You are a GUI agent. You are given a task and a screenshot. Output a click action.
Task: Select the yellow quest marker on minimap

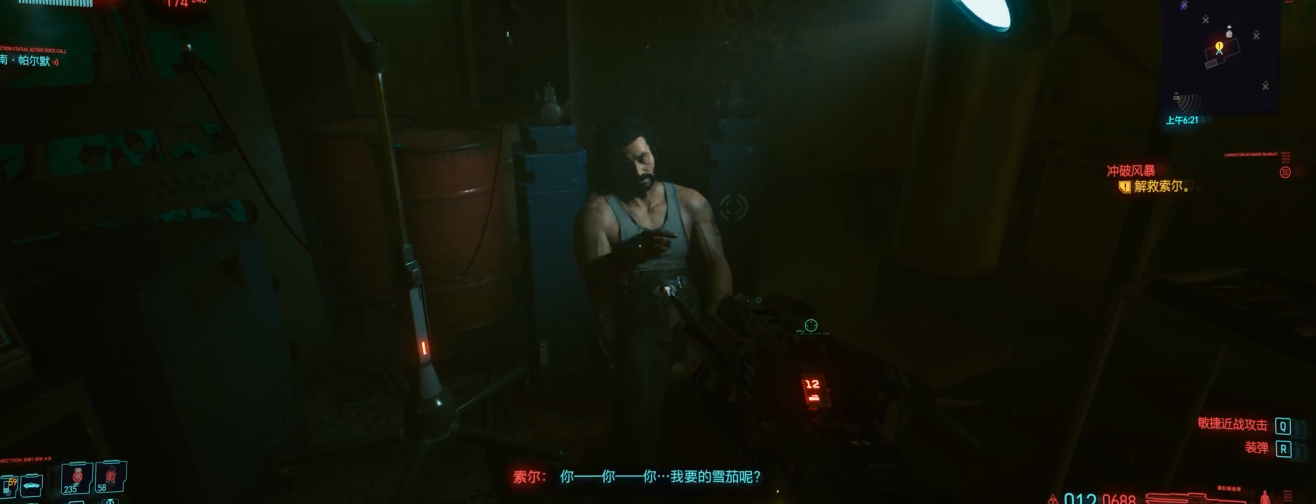pos(1219,45)
